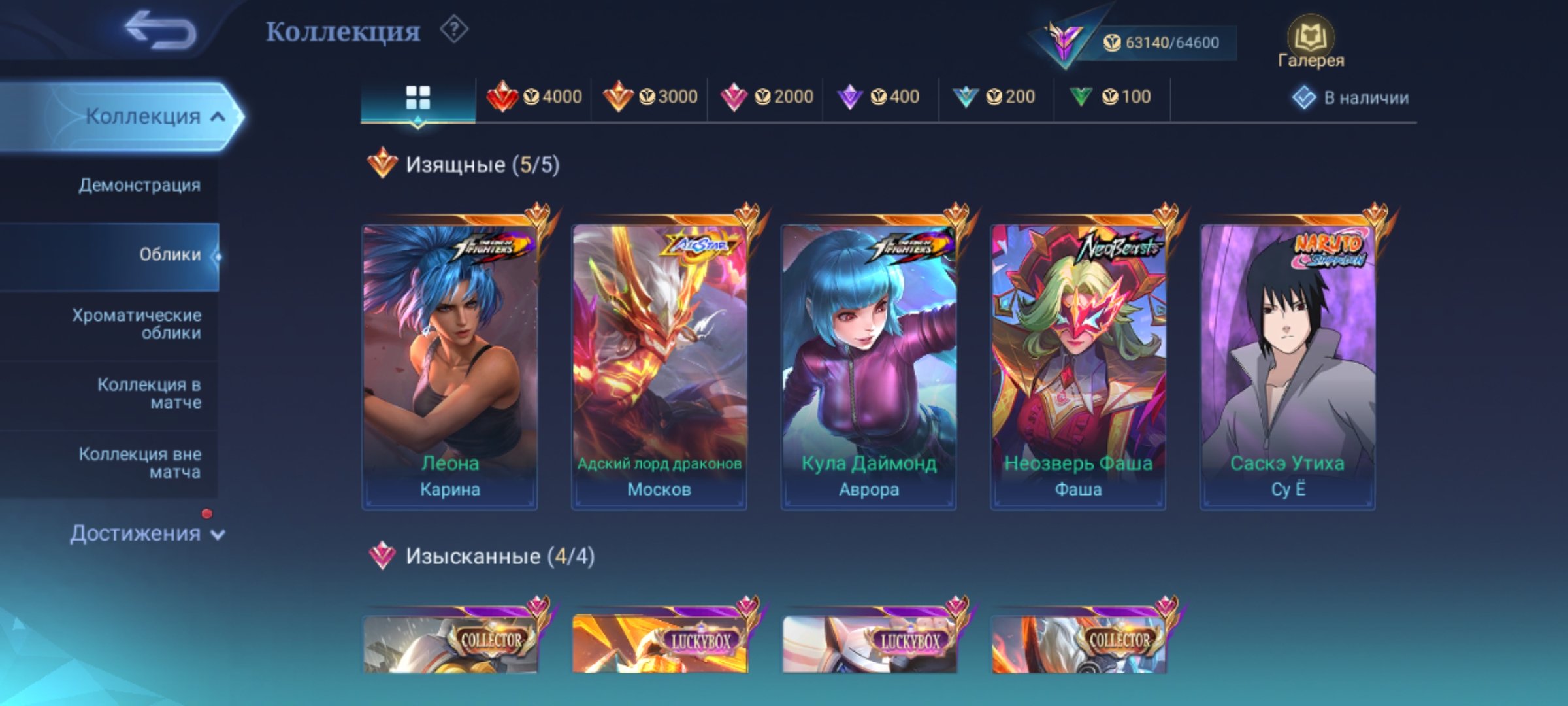Open the Демонстрация section

(x=139, y=185)
